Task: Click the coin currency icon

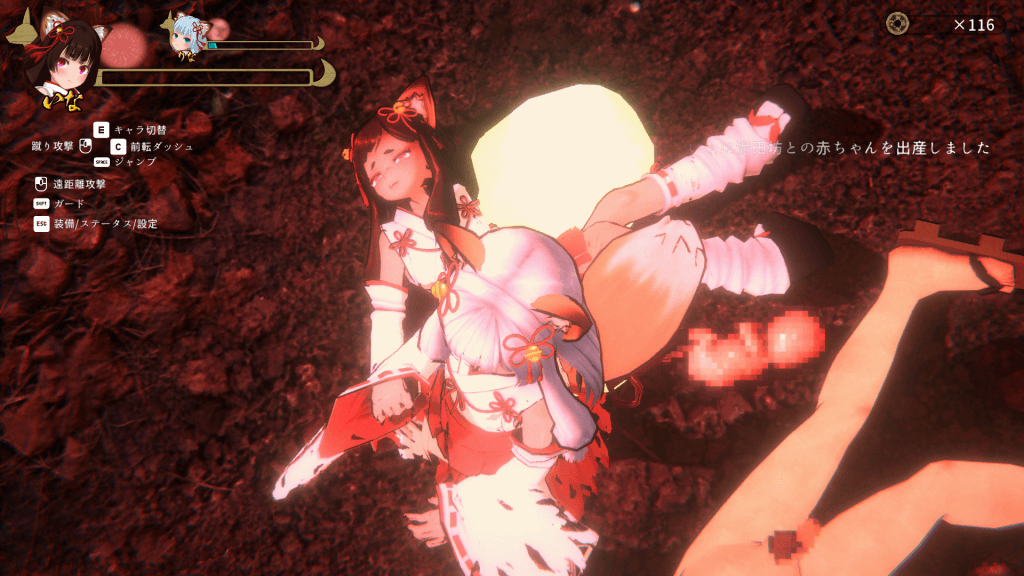Action: (897, 24)
